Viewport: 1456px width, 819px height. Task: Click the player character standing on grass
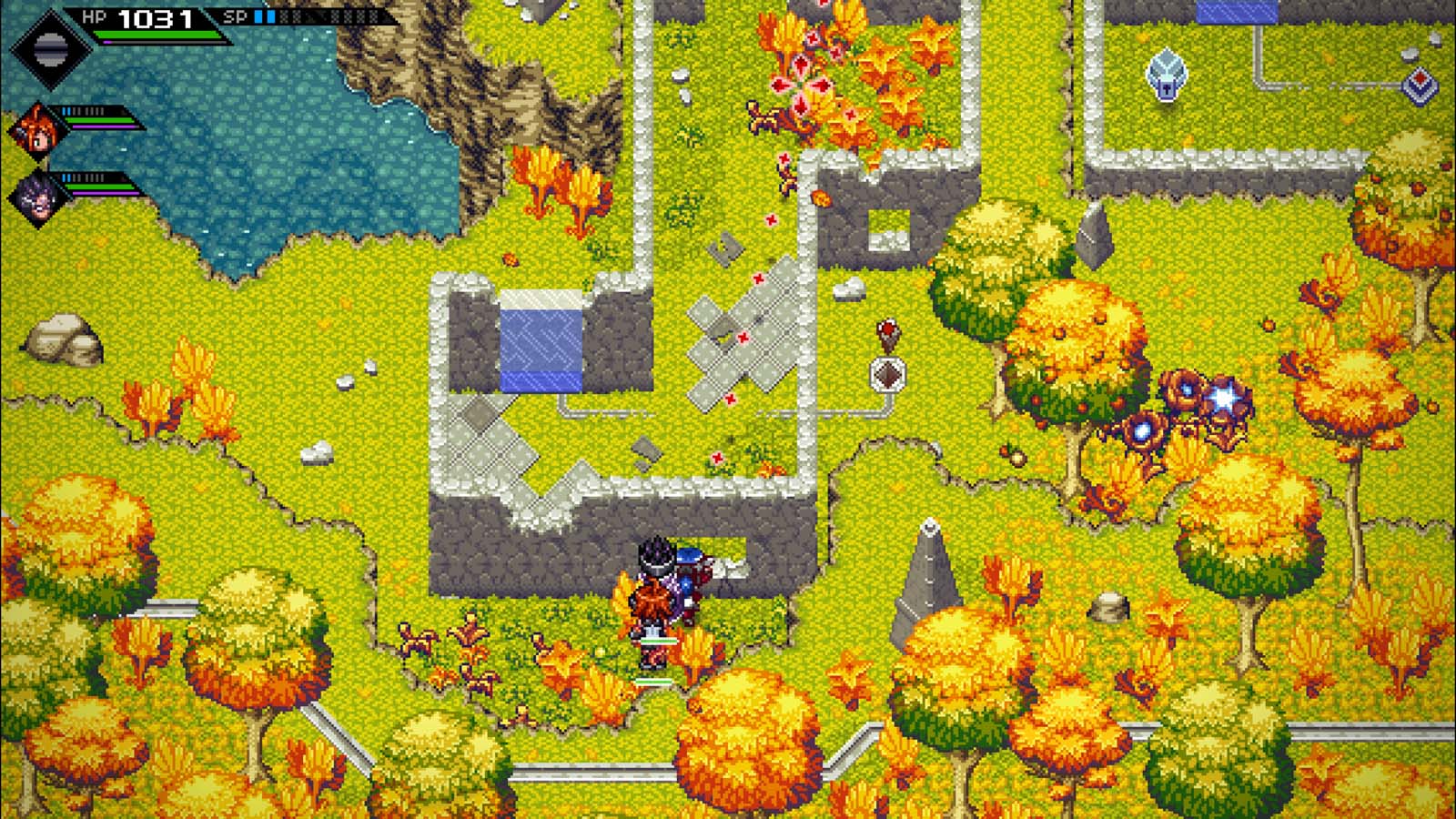(x=657, y=596)
